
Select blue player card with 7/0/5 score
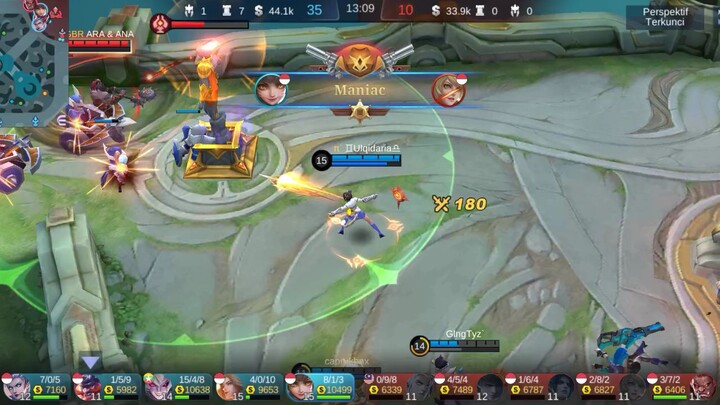pyautogui.click(x=36, y=386)
